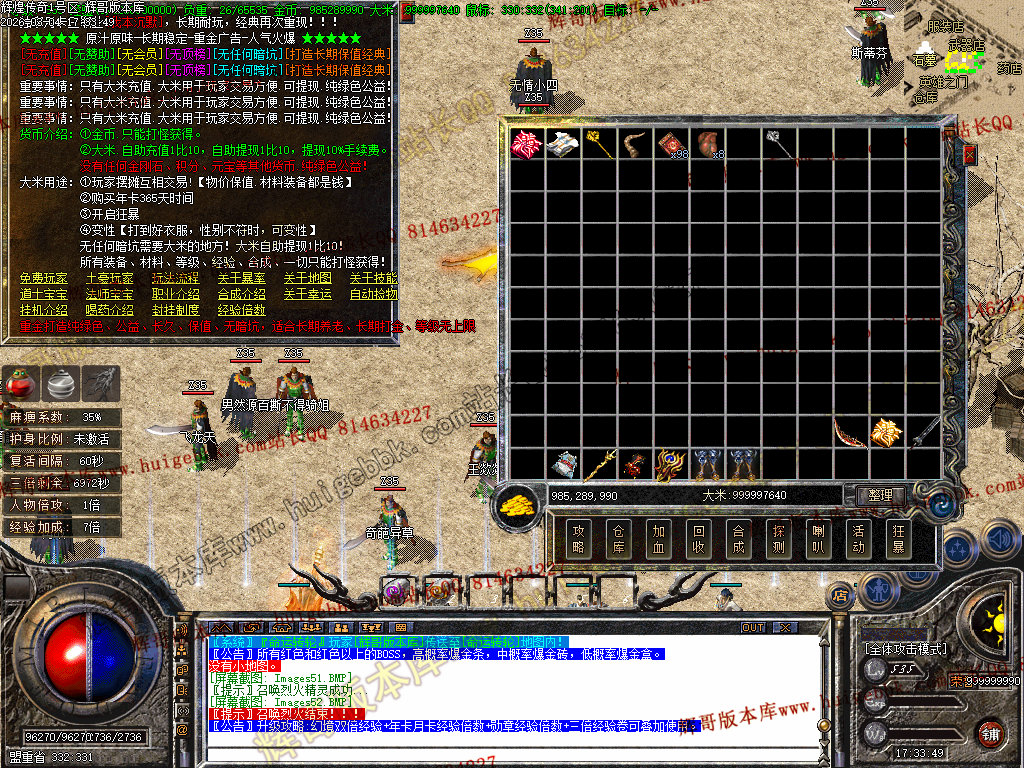Click the gold ingot pile icon
Viewport: 1024px width, 768px height.
(x=519, y=502)
